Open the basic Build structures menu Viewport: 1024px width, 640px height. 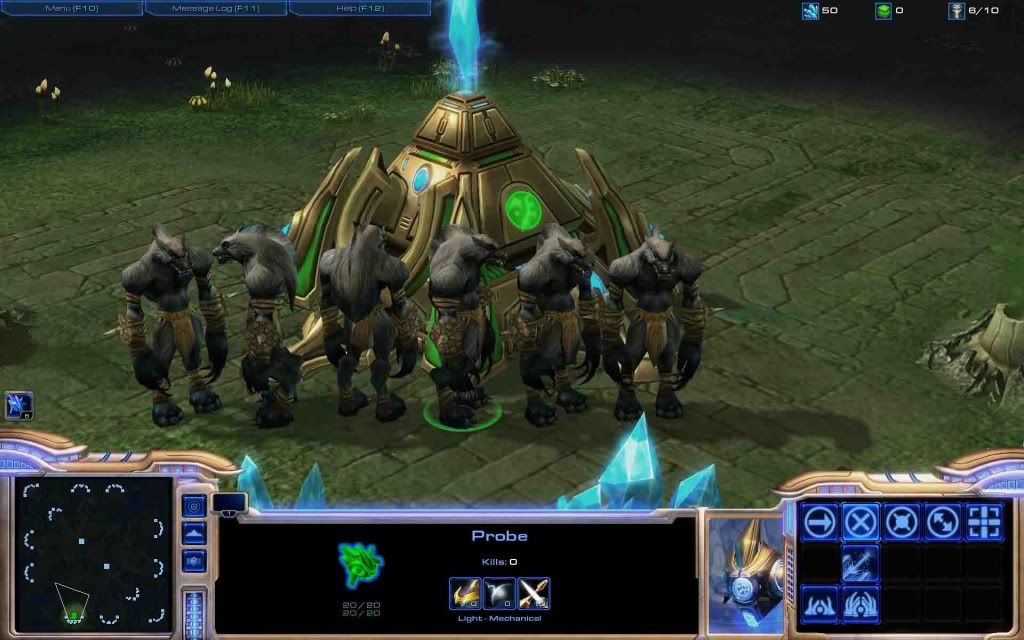point(820,604)
